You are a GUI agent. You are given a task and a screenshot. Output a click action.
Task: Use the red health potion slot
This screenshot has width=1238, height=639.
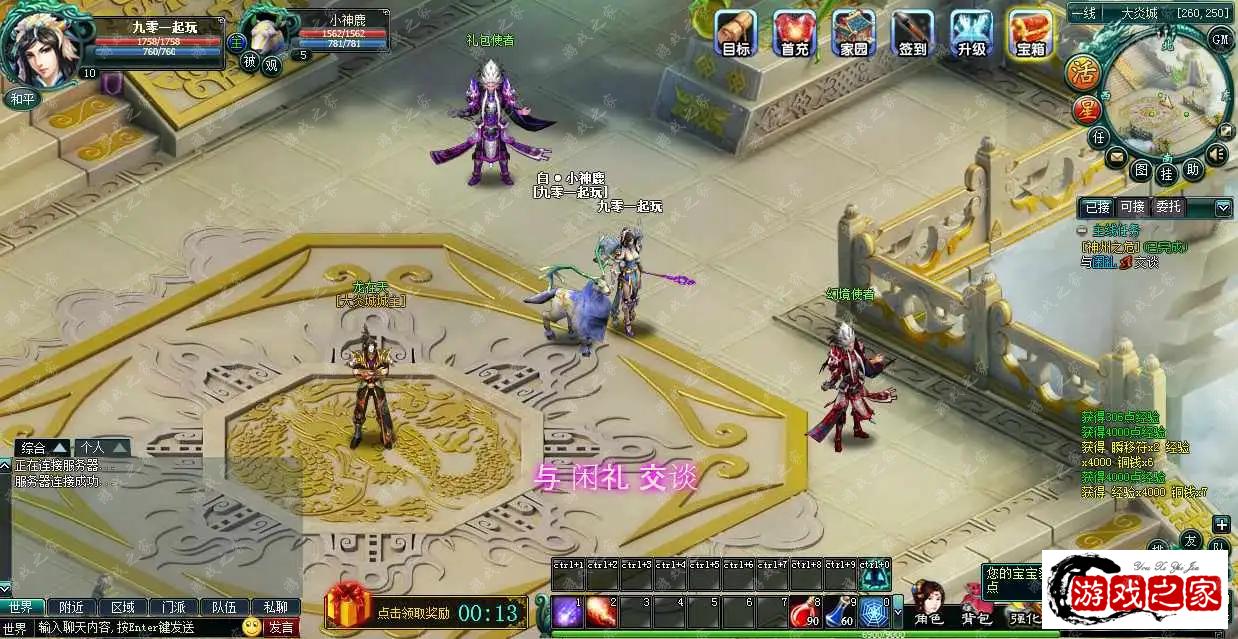[x=803, y=611]
